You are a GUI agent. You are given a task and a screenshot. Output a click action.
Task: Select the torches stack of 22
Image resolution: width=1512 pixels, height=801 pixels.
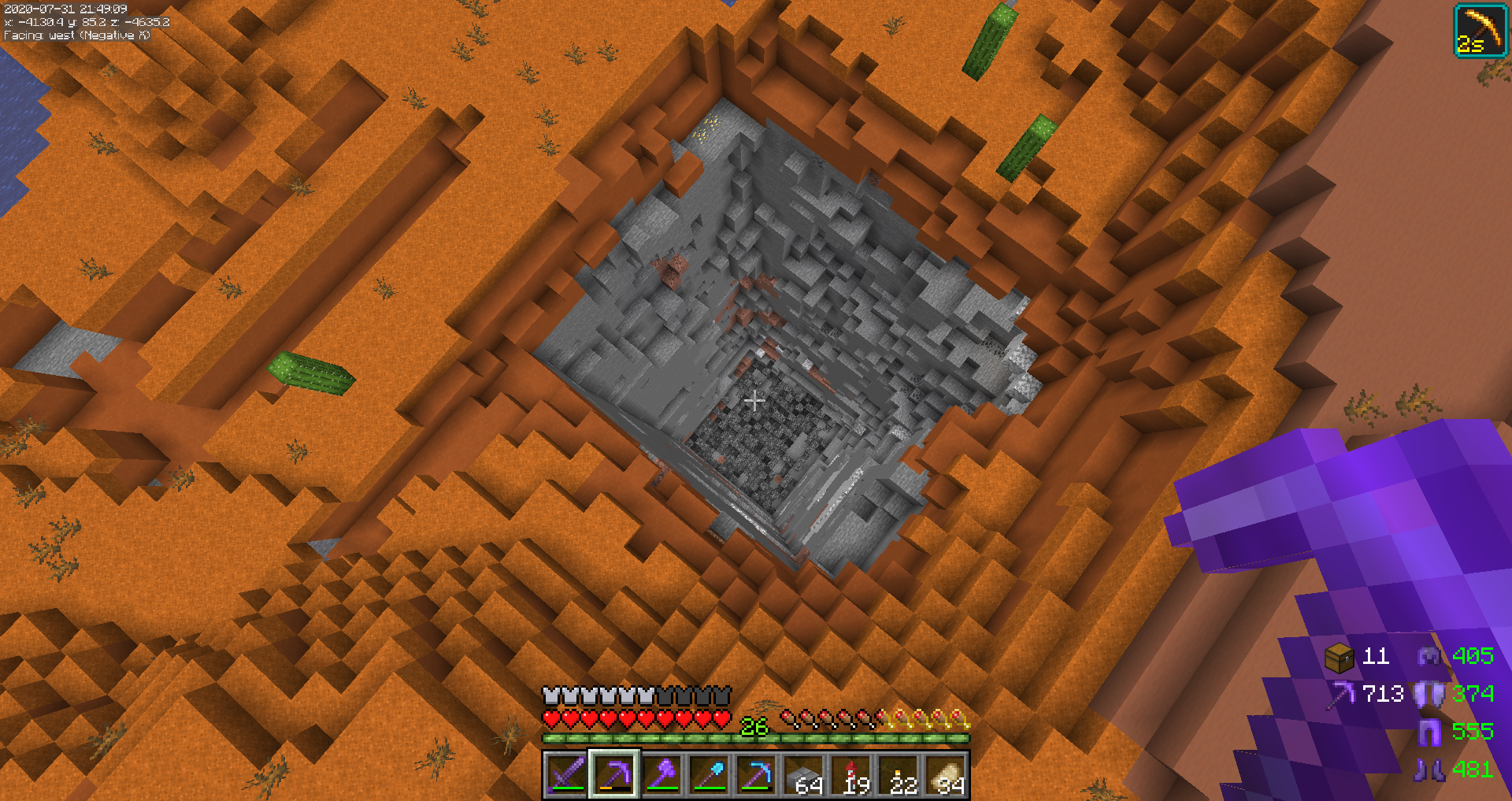click(899, 774)
